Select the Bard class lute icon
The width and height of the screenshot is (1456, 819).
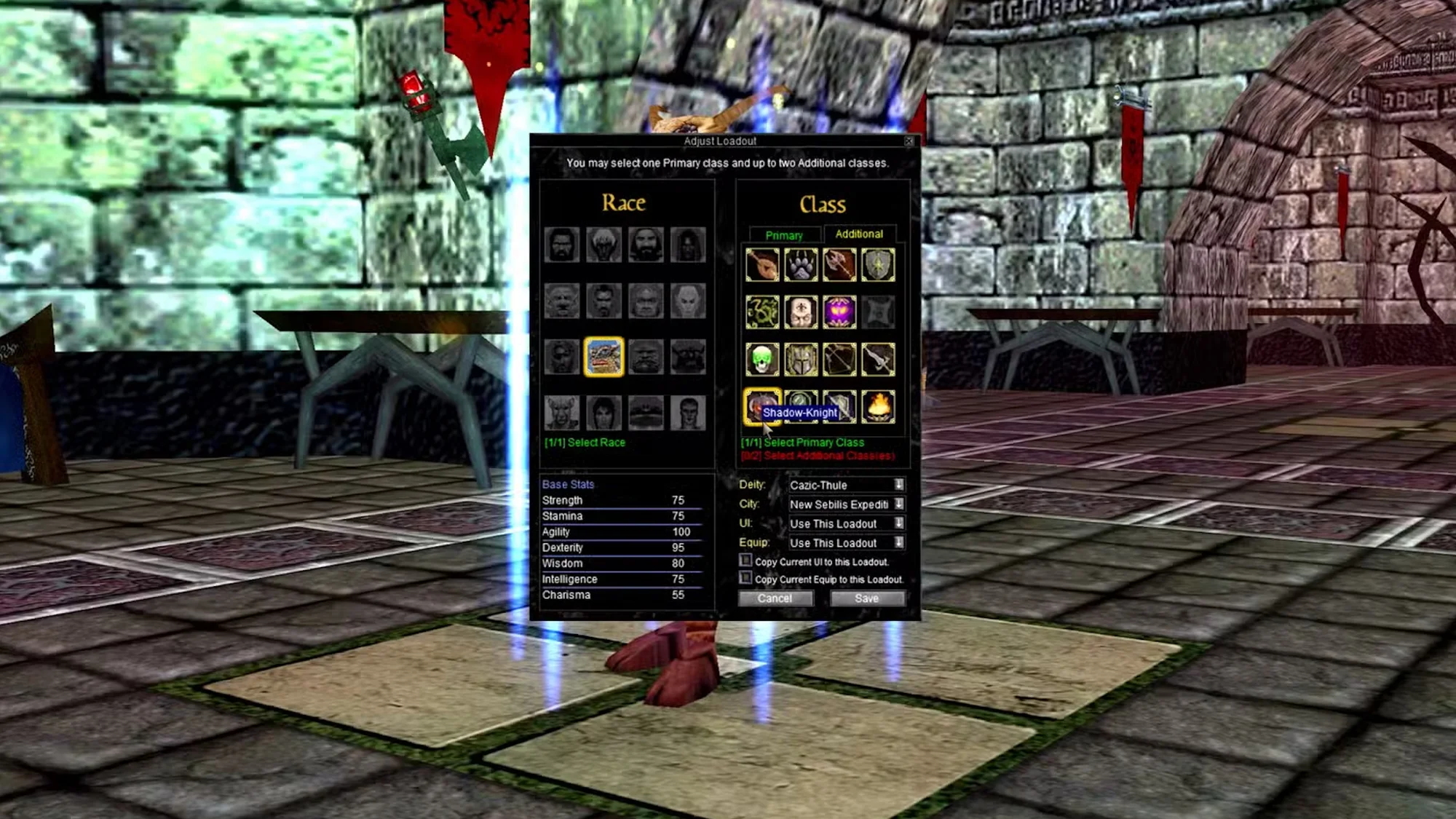click(762, 264)
